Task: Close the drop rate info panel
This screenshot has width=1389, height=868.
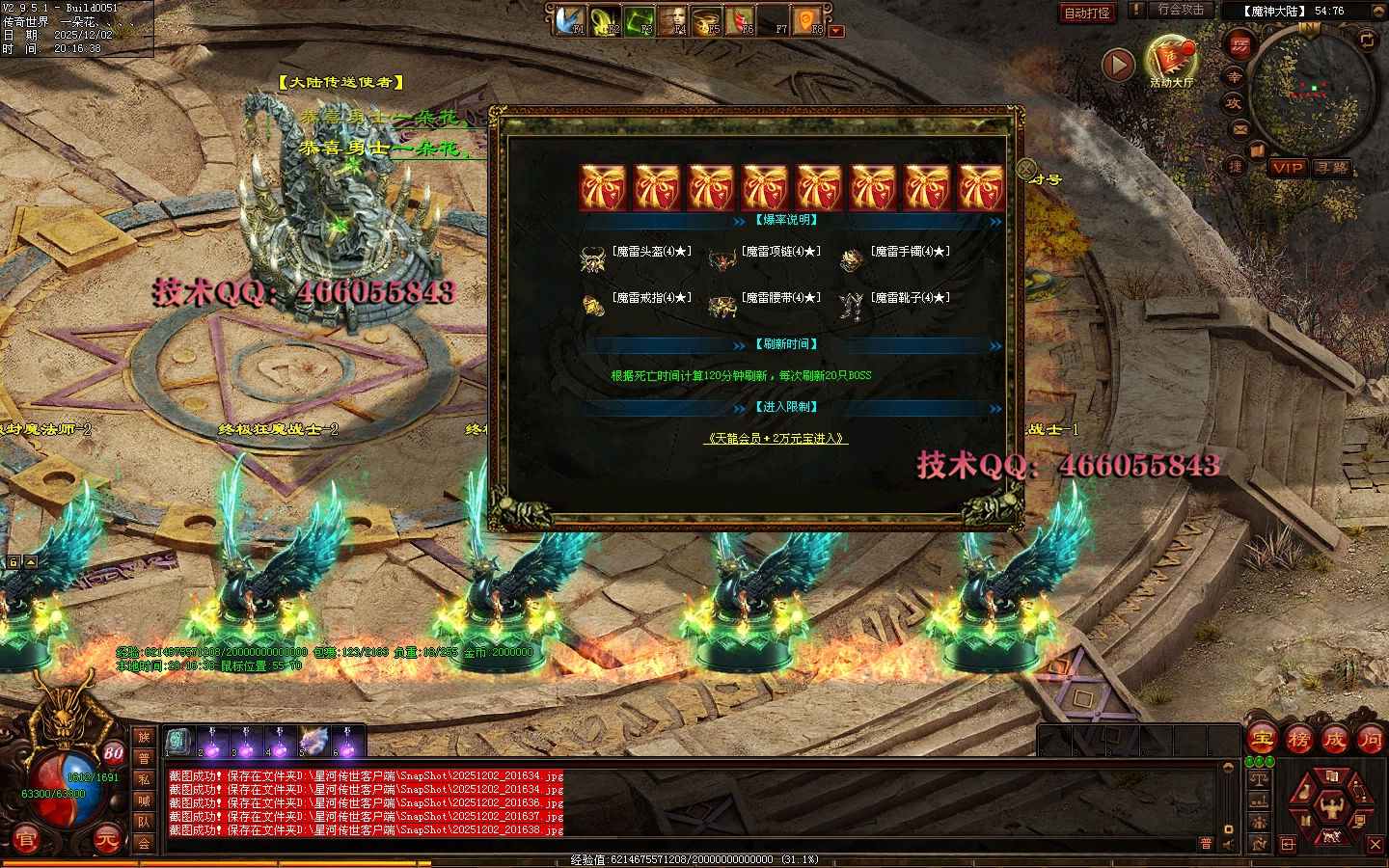Action: [1026, 168]
